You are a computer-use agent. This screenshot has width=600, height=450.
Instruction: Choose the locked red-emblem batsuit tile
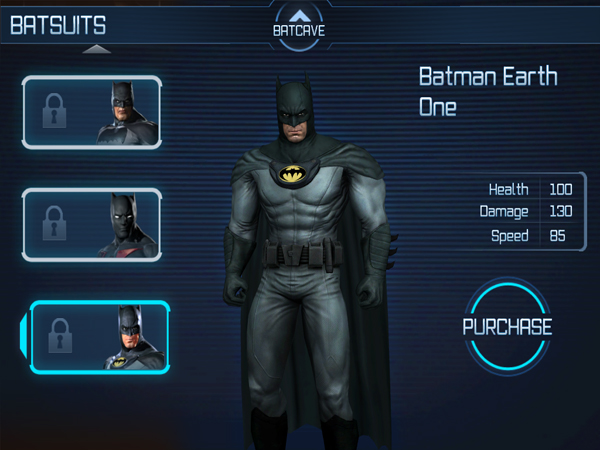tap(91, 226)
